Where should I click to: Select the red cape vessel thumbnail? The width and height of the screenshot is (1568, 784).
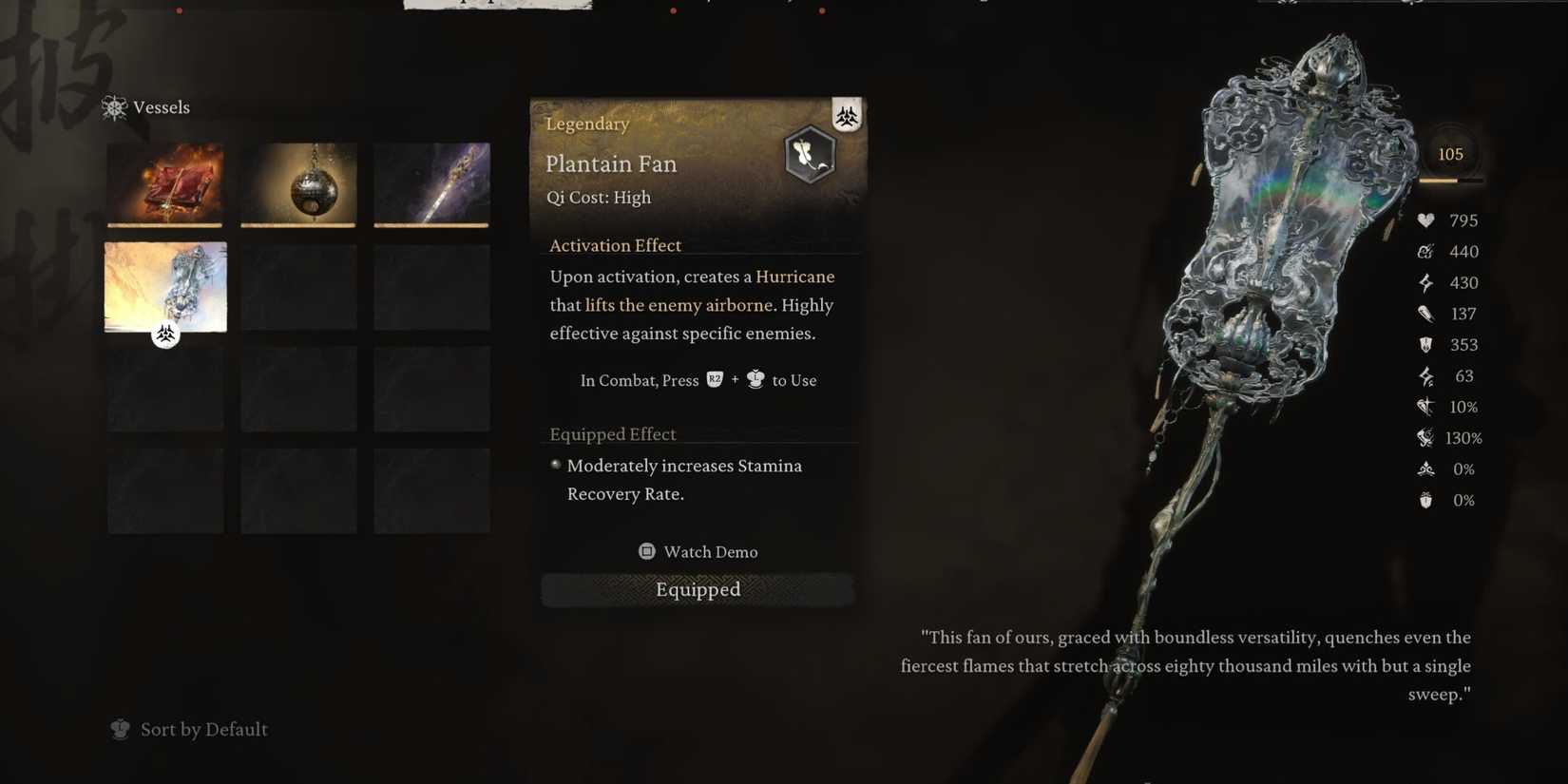click(164, 183)
